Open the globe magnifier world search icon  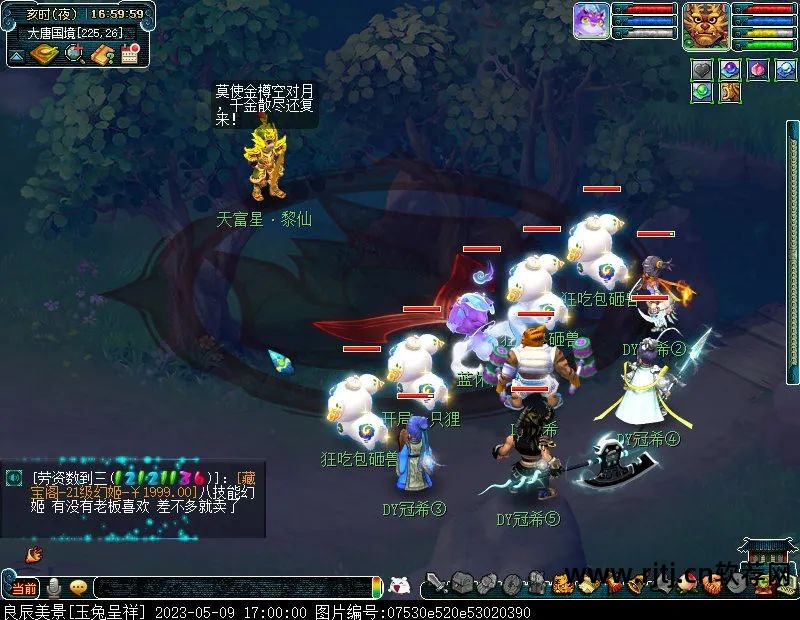tap(74, 55)
